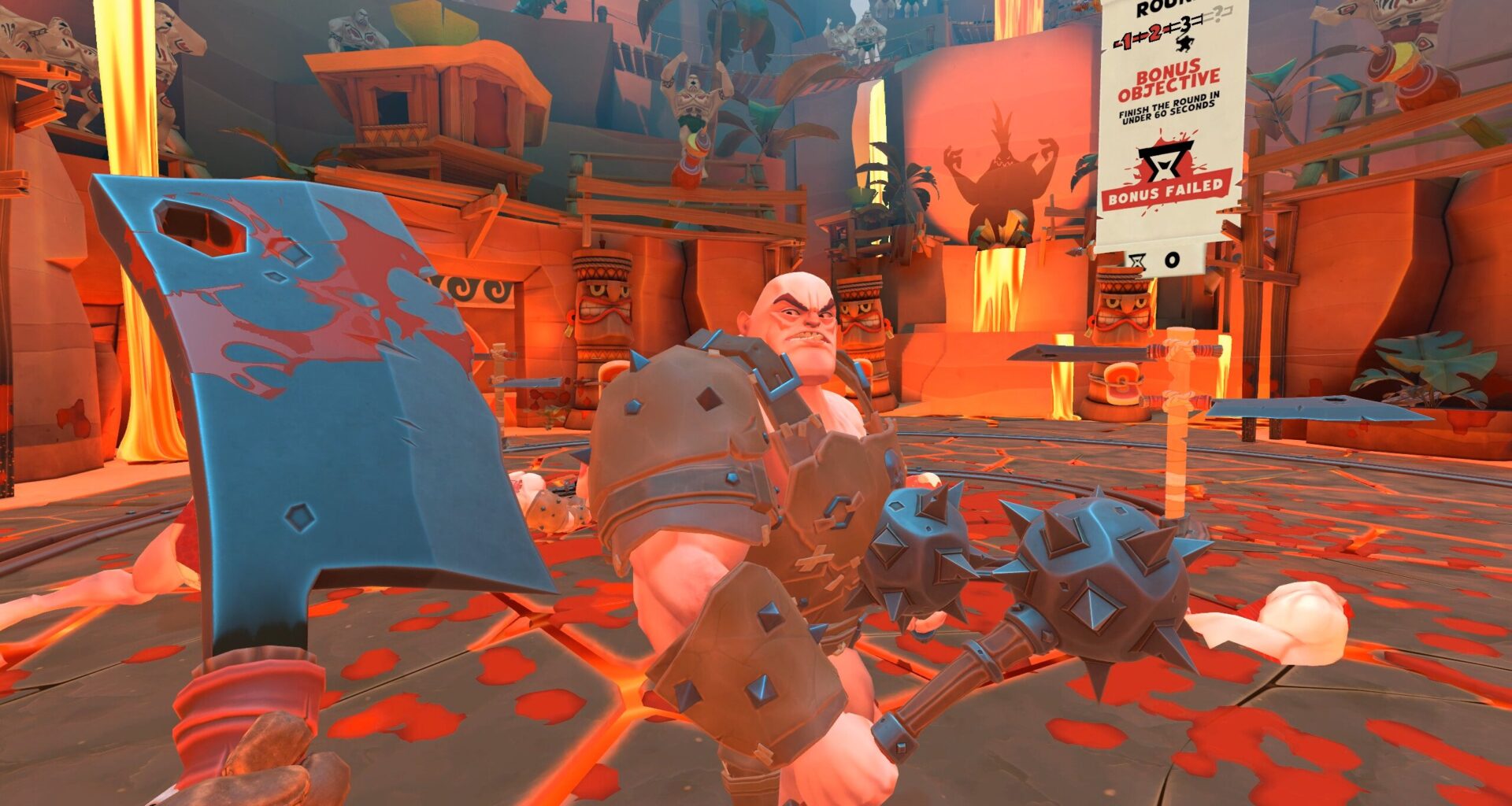1512x806 pixels.
Task: Click the zero counter value
Action: (1174, 259)
